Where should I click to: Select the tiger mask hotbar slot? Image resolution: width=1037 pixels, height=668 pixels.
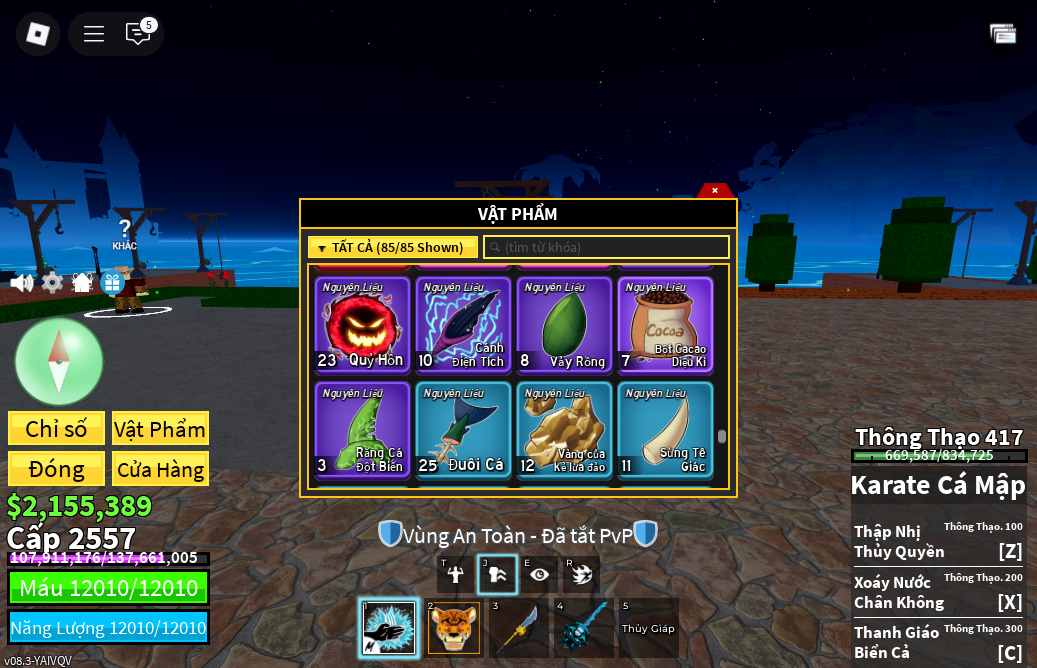tap(454, 628)
